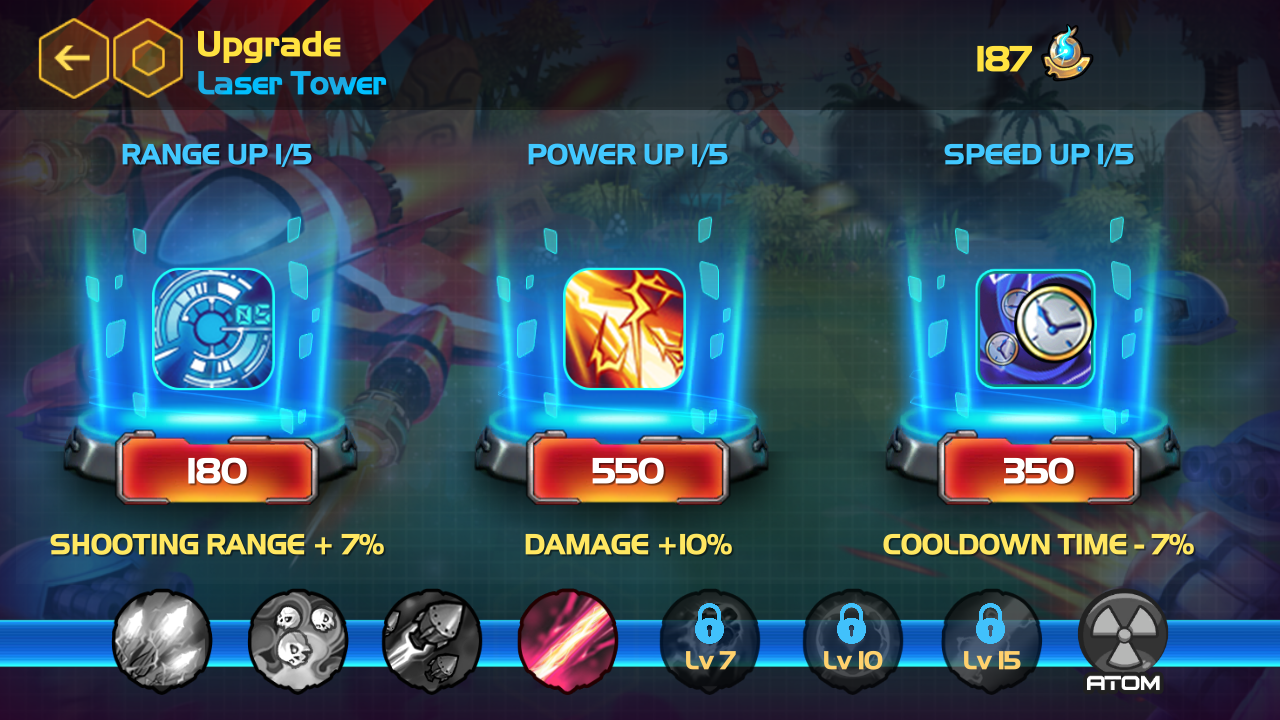The image size is (1280, 720).
Task: Open the SPEED UP 1/5 tab
Action: pos(1040,155)
